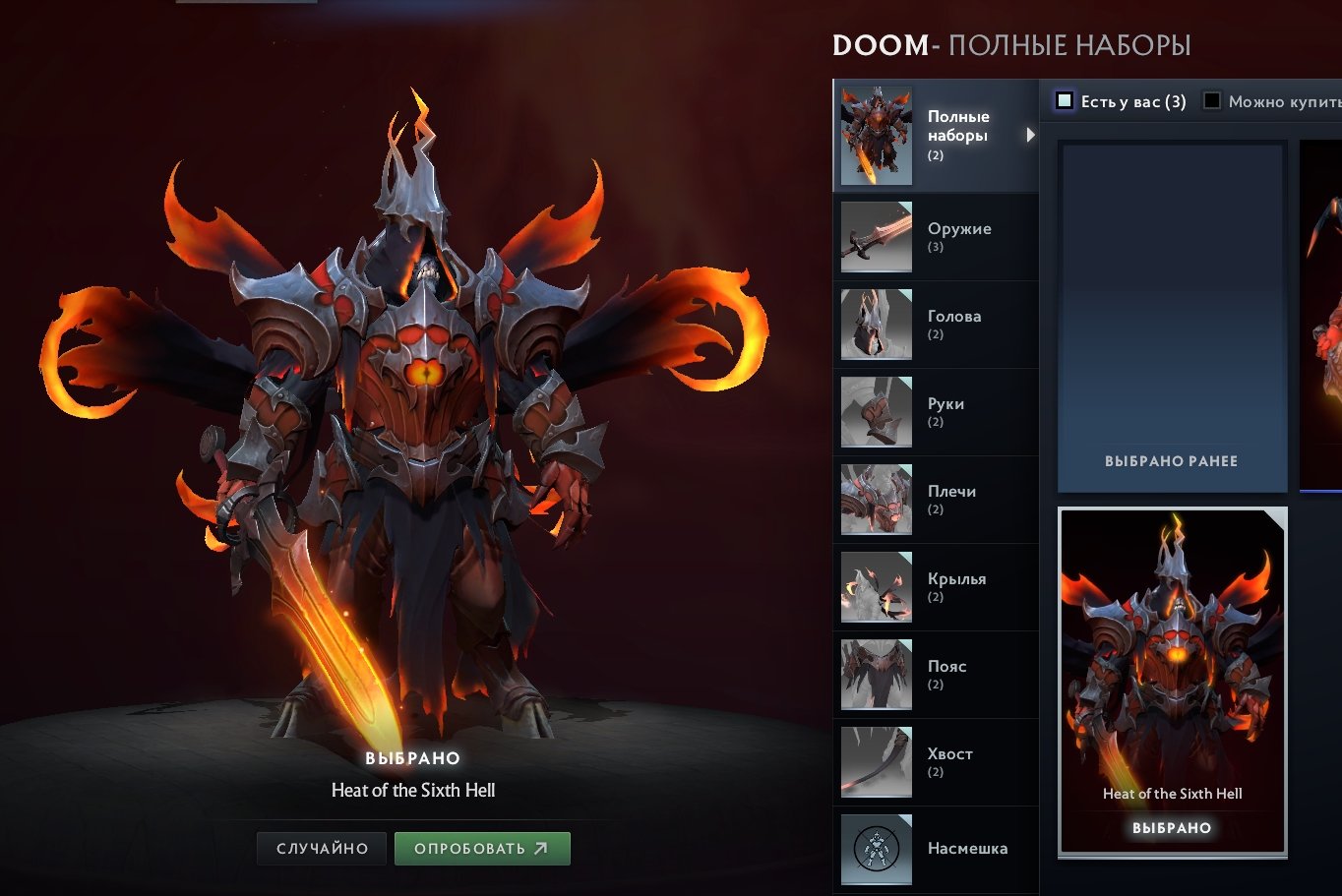Enable the 'Есть у вас' filter checkbox

click(x=1064, y=99)
